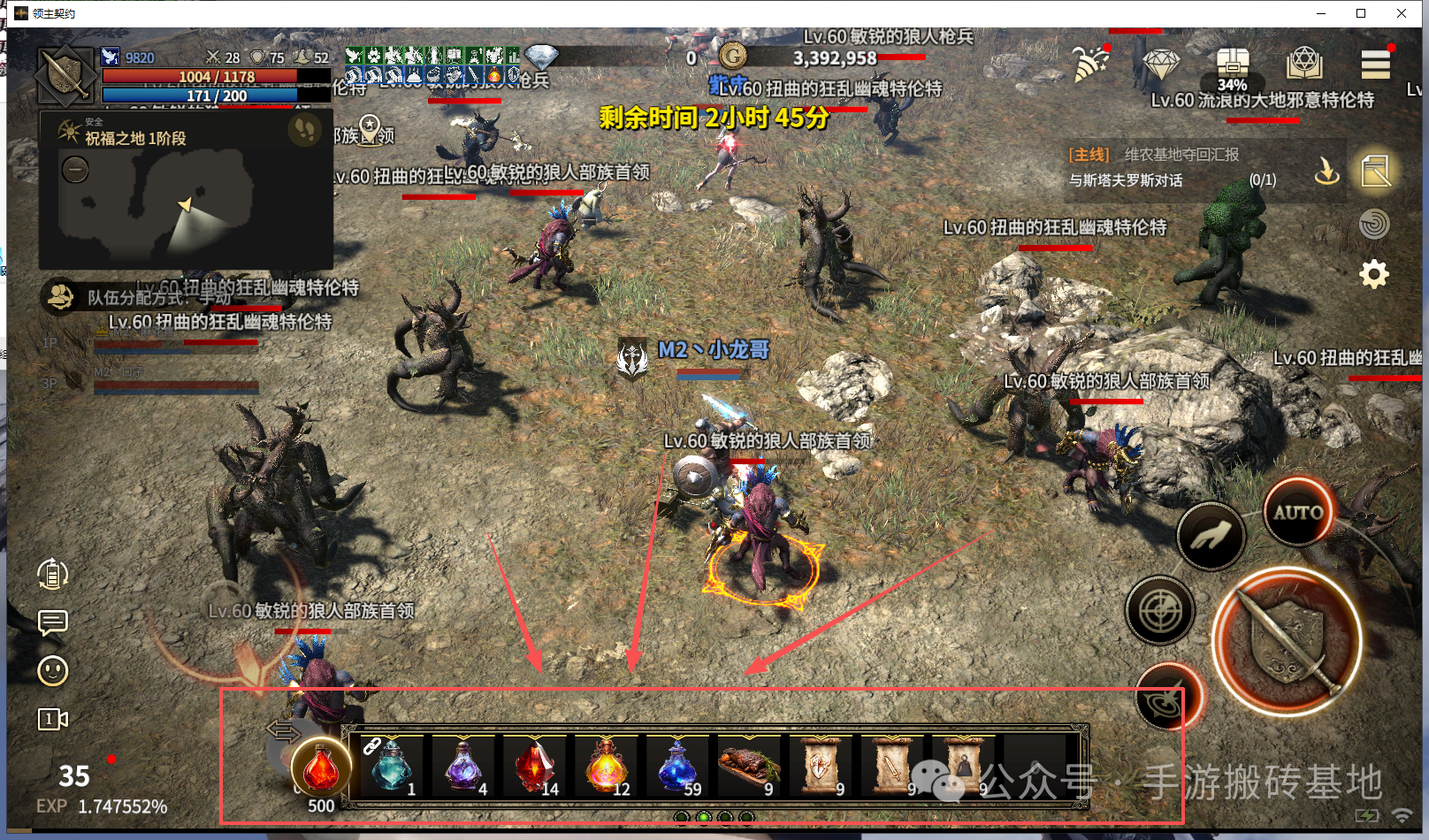Tap the main sword-and-shield attack button
Viewport: 1429px width, 840px height.
pyautogui.click(x=1287, y=641)
